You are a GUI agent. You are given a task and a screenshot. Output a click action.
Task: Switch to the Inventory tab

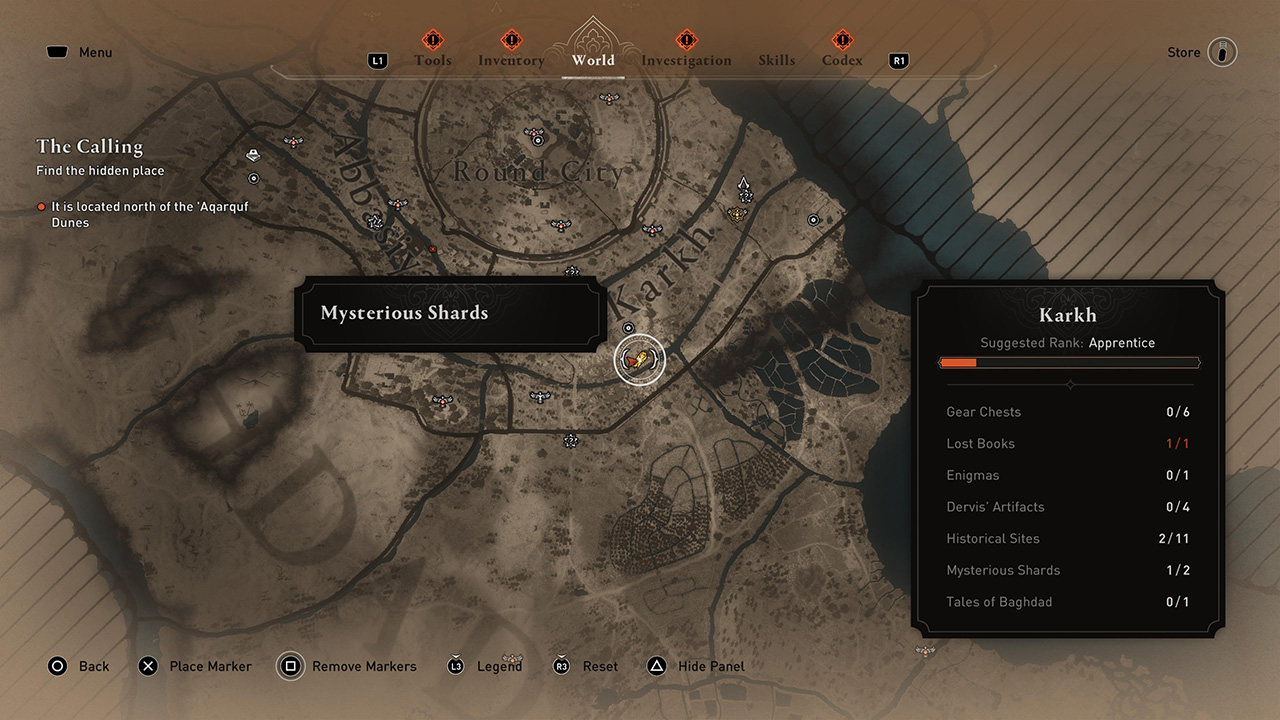click(511, 59)
